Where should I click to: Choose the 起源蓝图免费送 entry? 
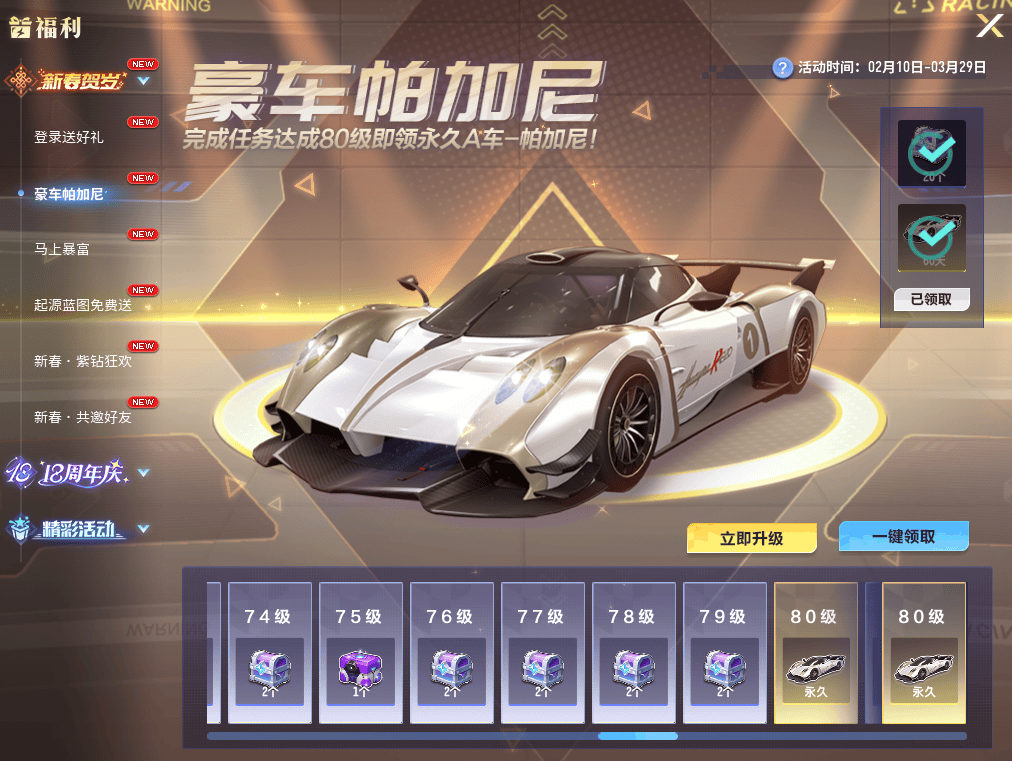click(83, 305)
